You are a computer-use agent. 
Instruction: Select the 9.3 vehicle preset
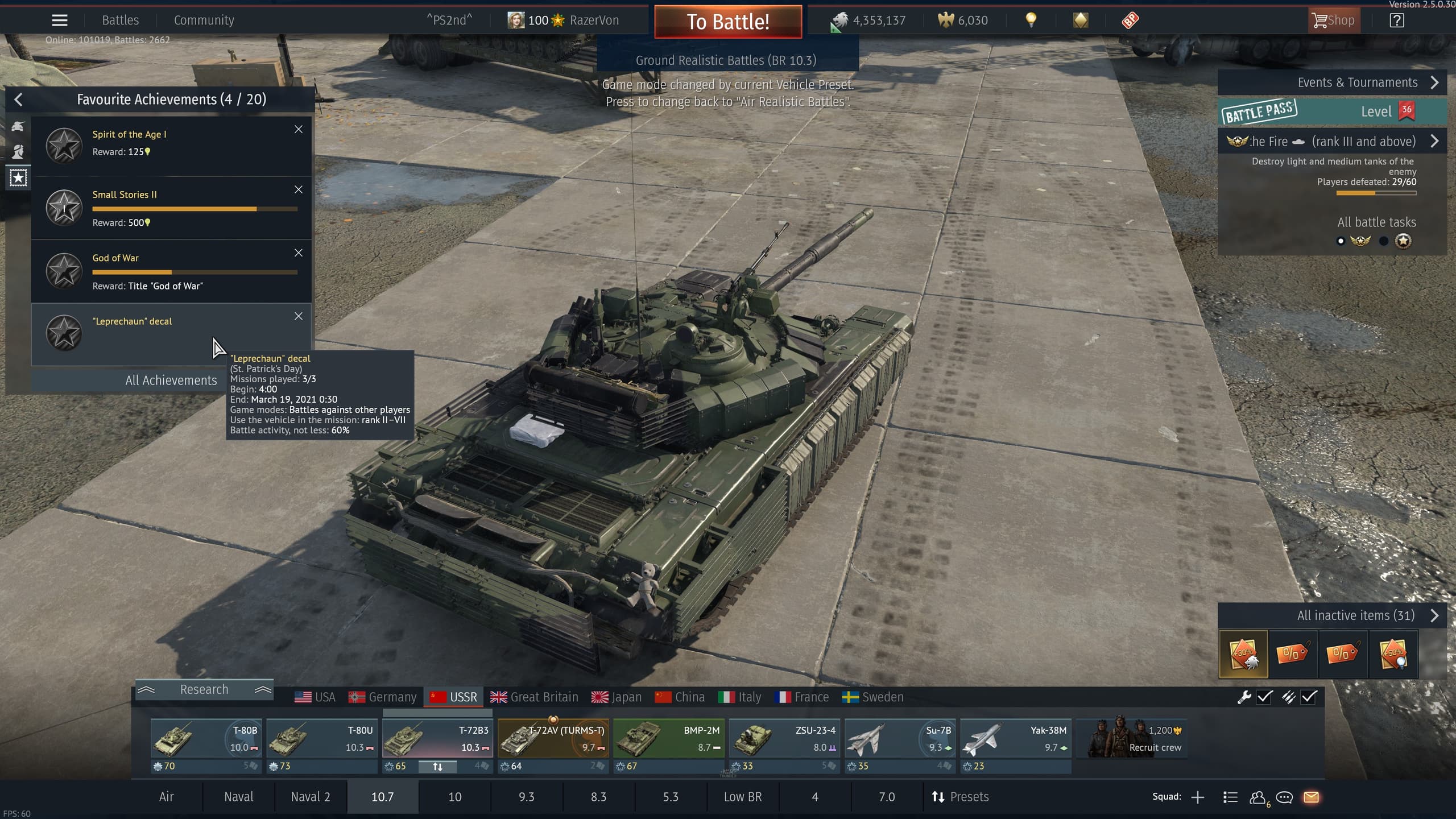526,797
